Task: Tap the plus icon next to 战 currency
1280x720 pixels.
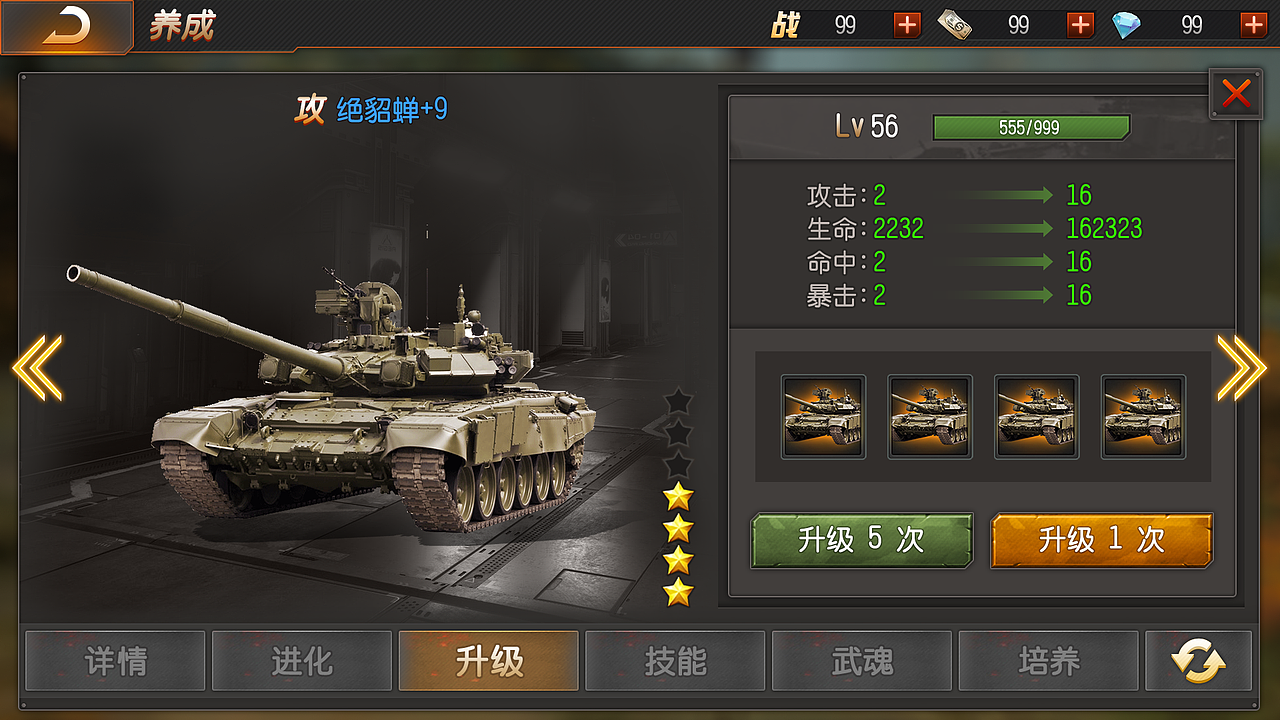Action: coord(905,24)
